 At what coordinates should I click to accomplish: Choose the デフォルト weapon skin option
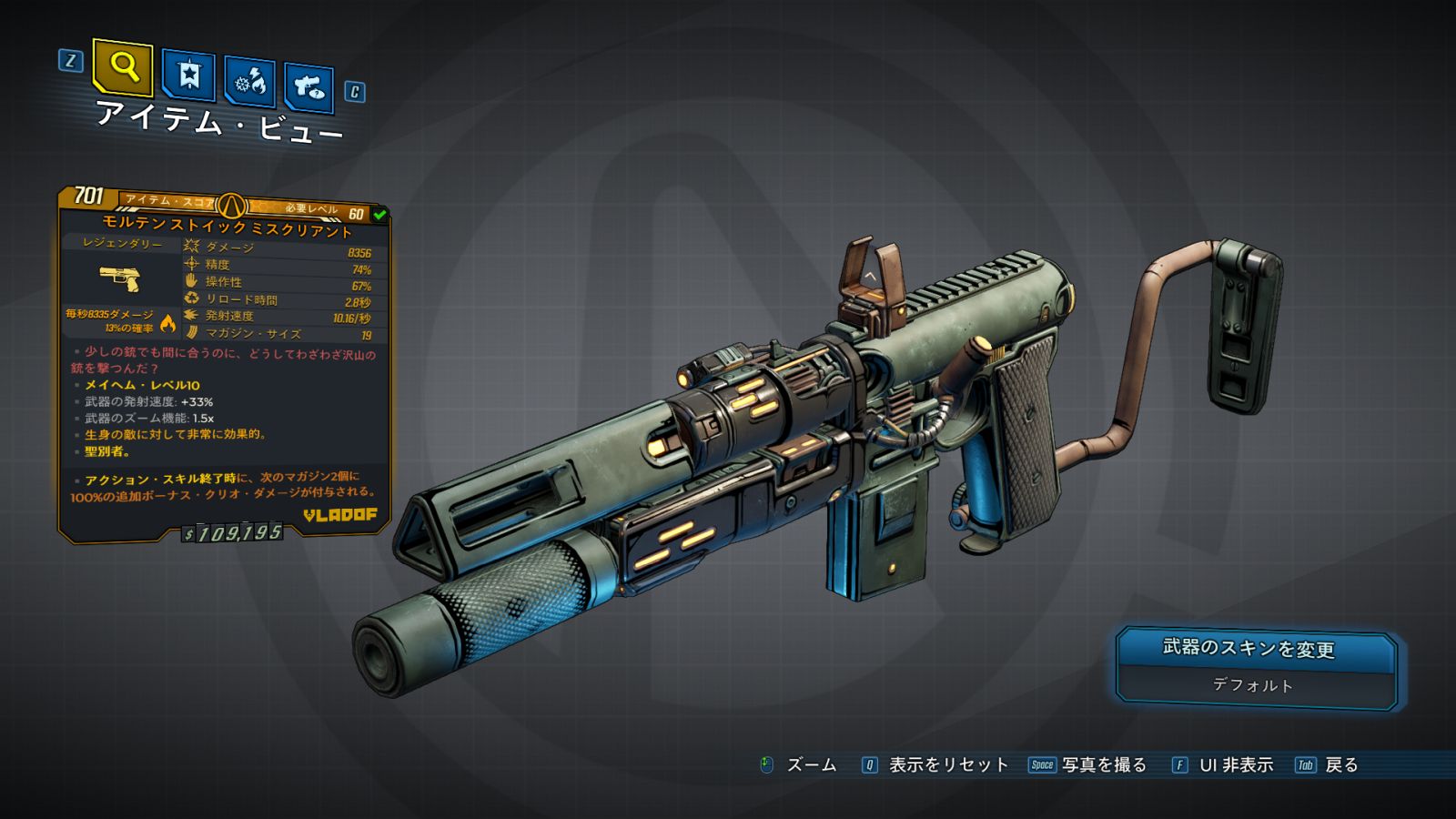tap(1252, 685)
